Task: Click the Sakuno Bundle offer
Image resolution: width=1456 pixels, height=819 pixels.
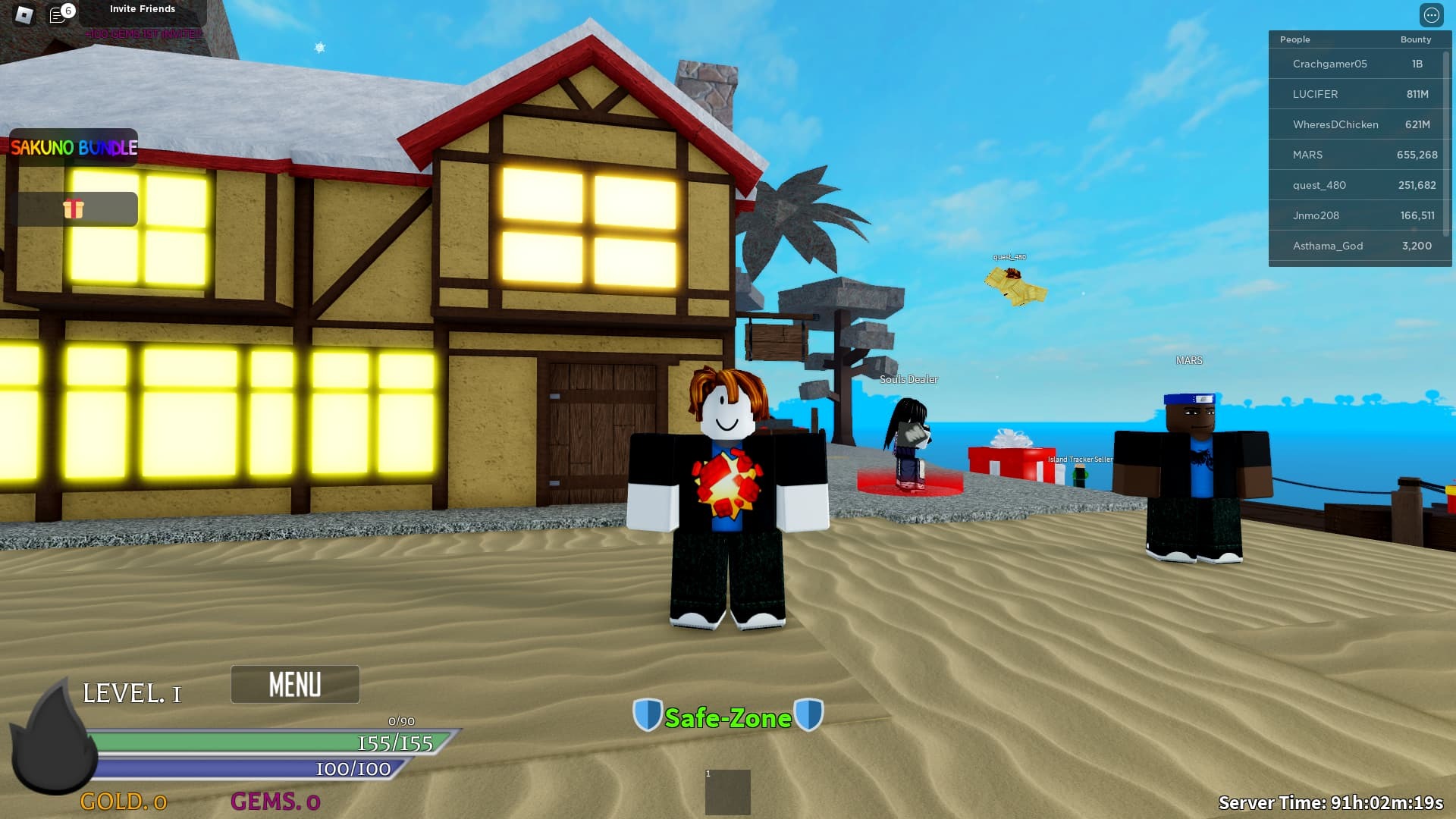Action: click(74, 147)
